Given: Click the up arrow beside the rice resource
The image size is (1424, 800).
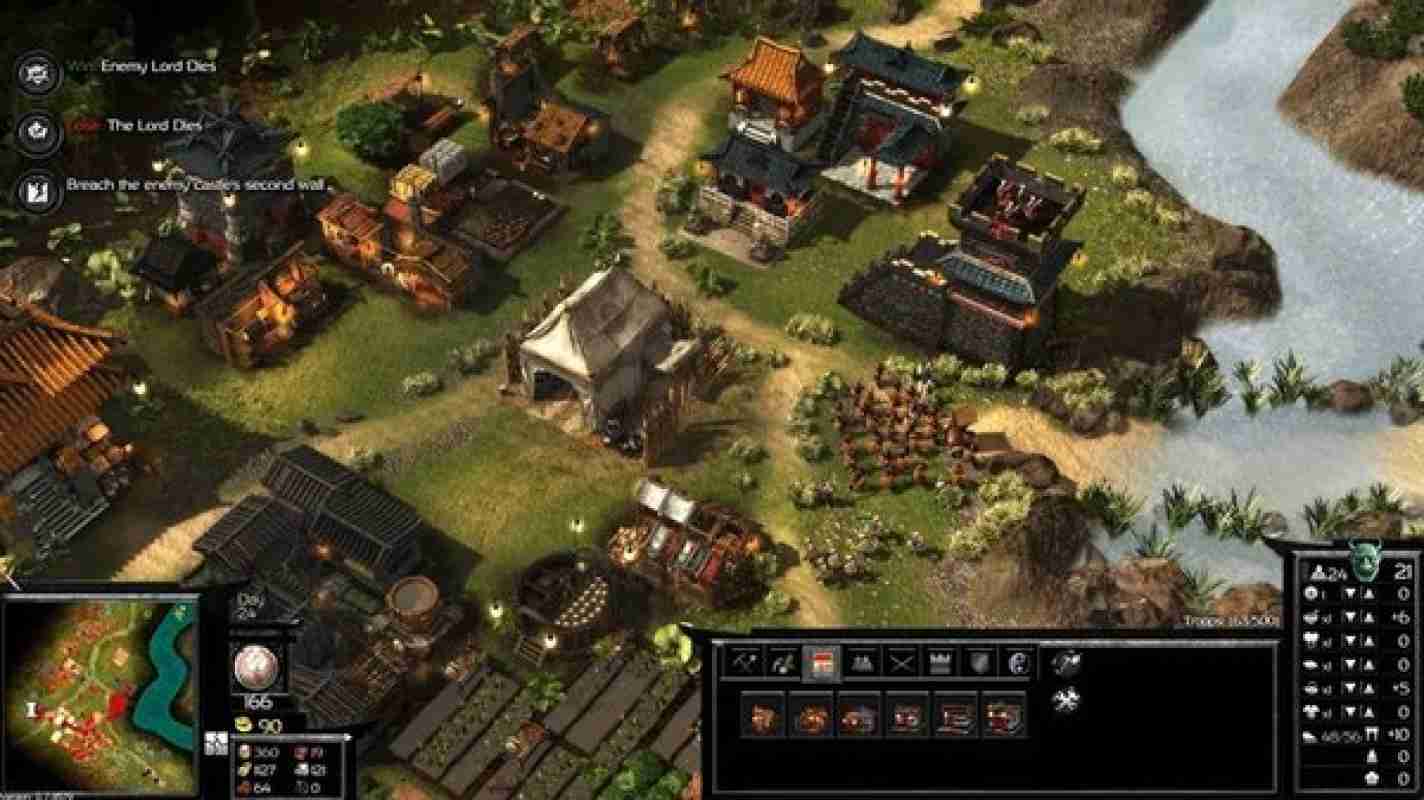Looking at the screenshot, I should point(1366,616).
